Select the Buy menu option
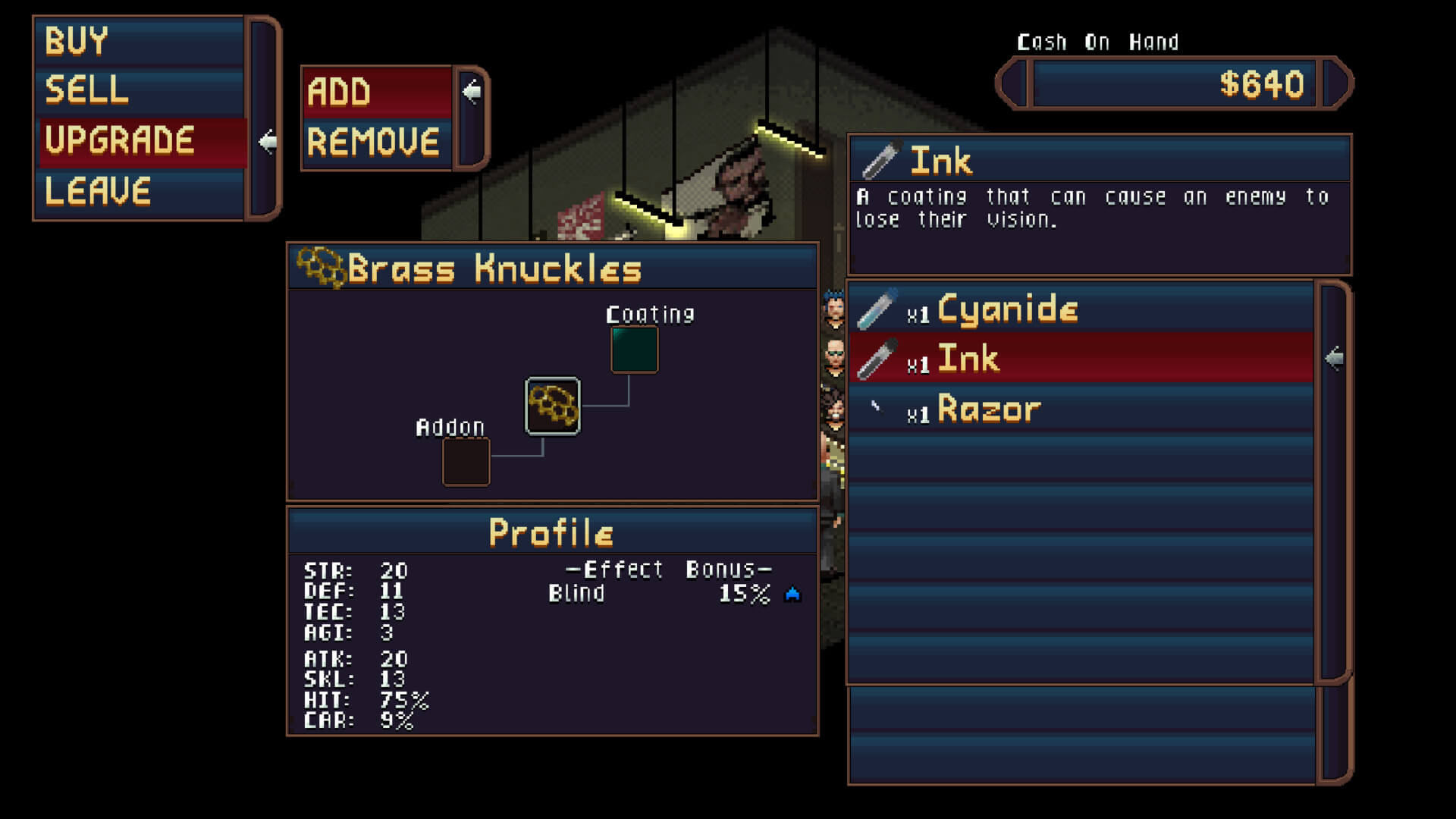This screenshot has height=819, width=1456. point(140,42)
